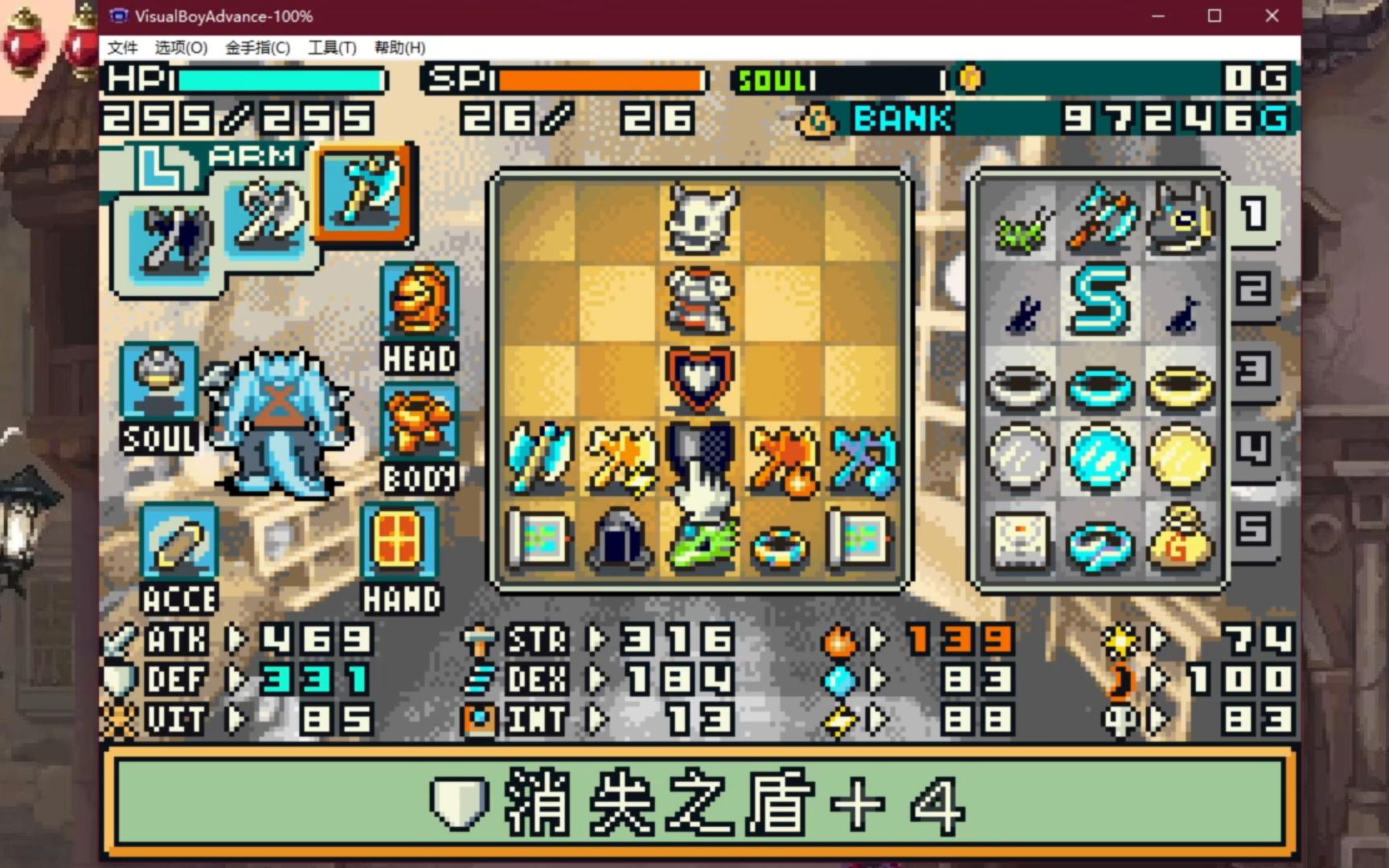Select the large S emblem item
Screen dimensions: 1389x868
[1100, 299]
